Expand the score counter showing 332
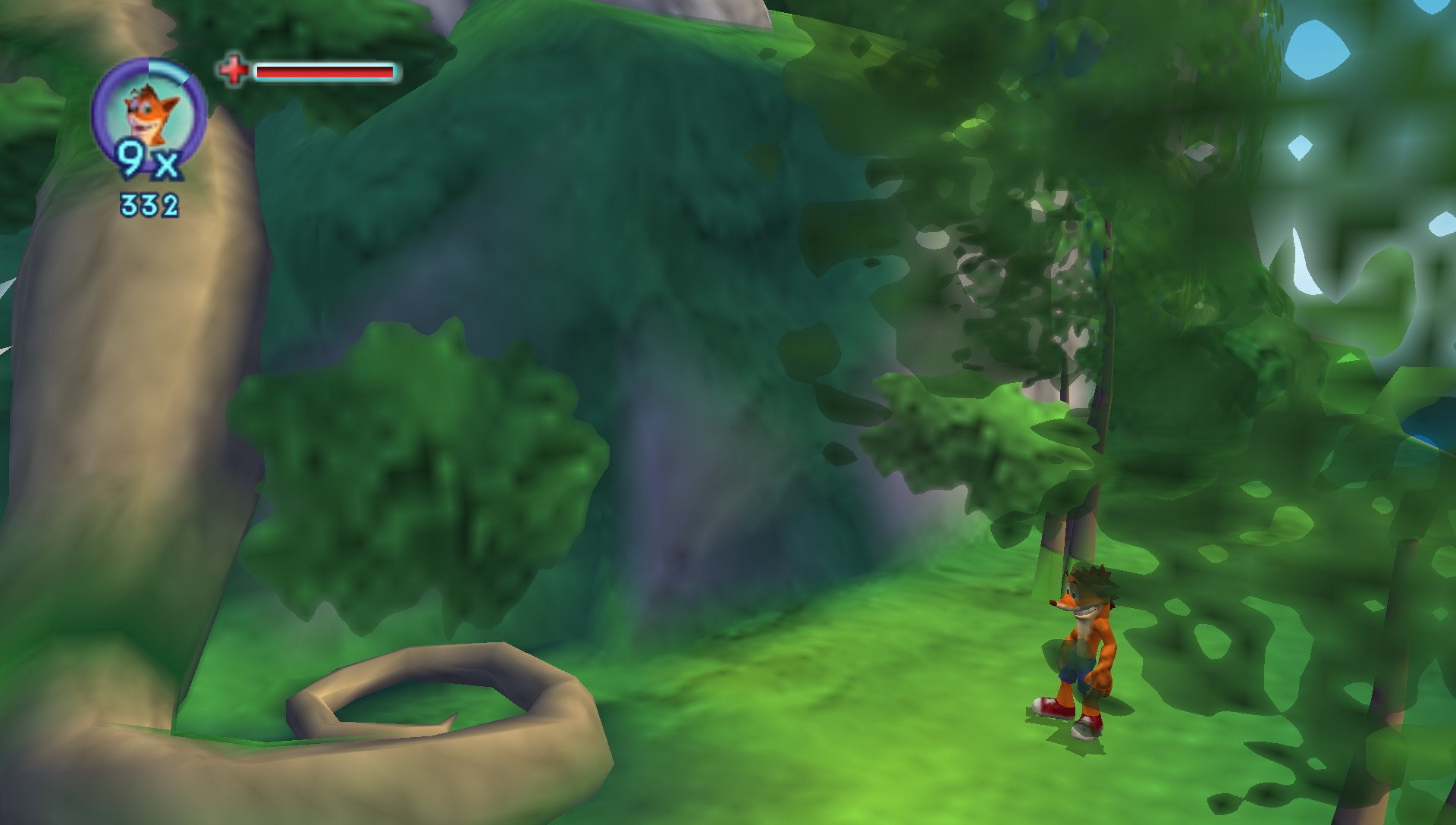The image size is (1456, 825). (149, 203)
